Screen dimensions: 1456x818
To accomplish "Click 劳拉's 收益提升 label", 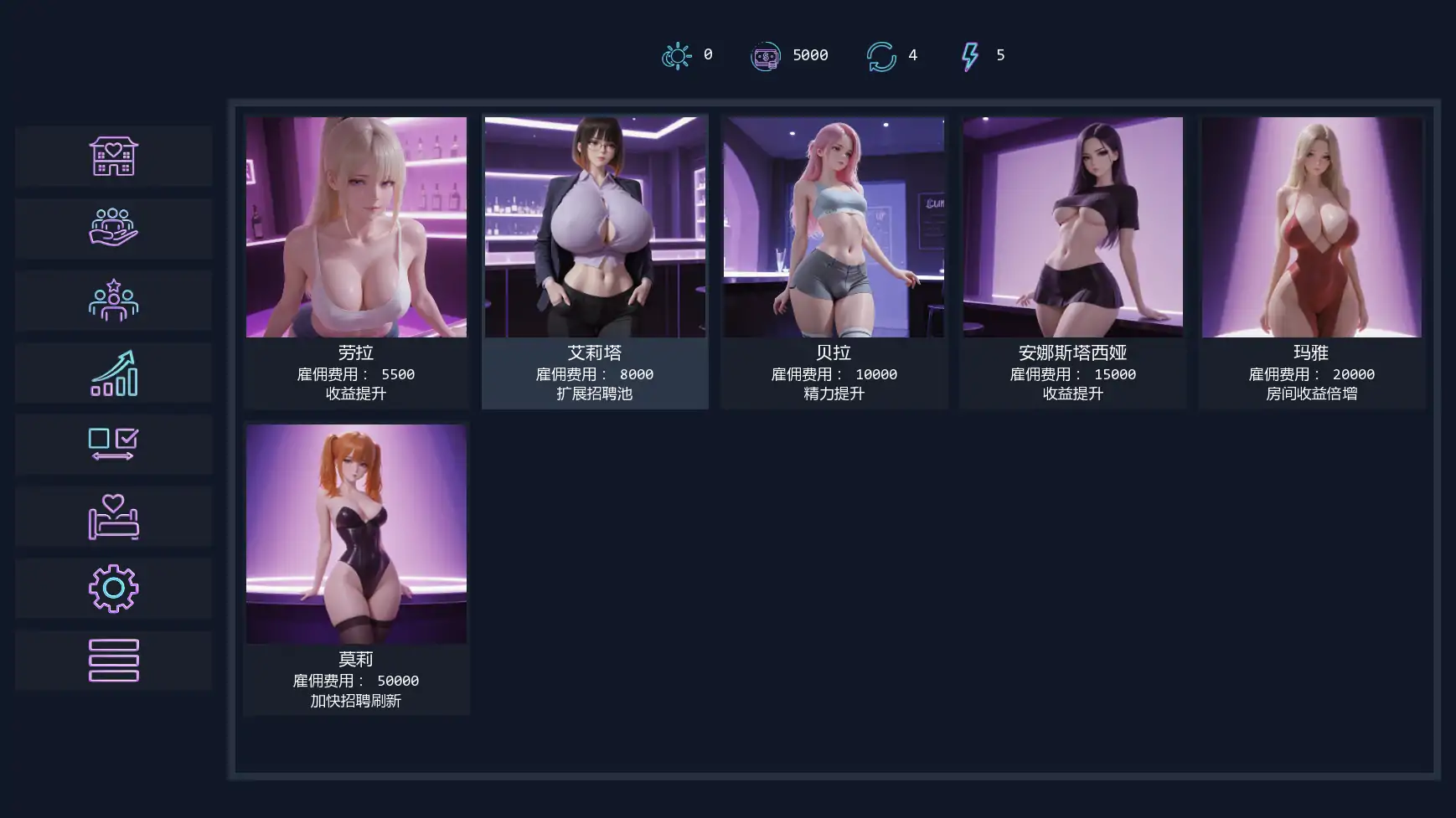I will (x=356, y=393).
